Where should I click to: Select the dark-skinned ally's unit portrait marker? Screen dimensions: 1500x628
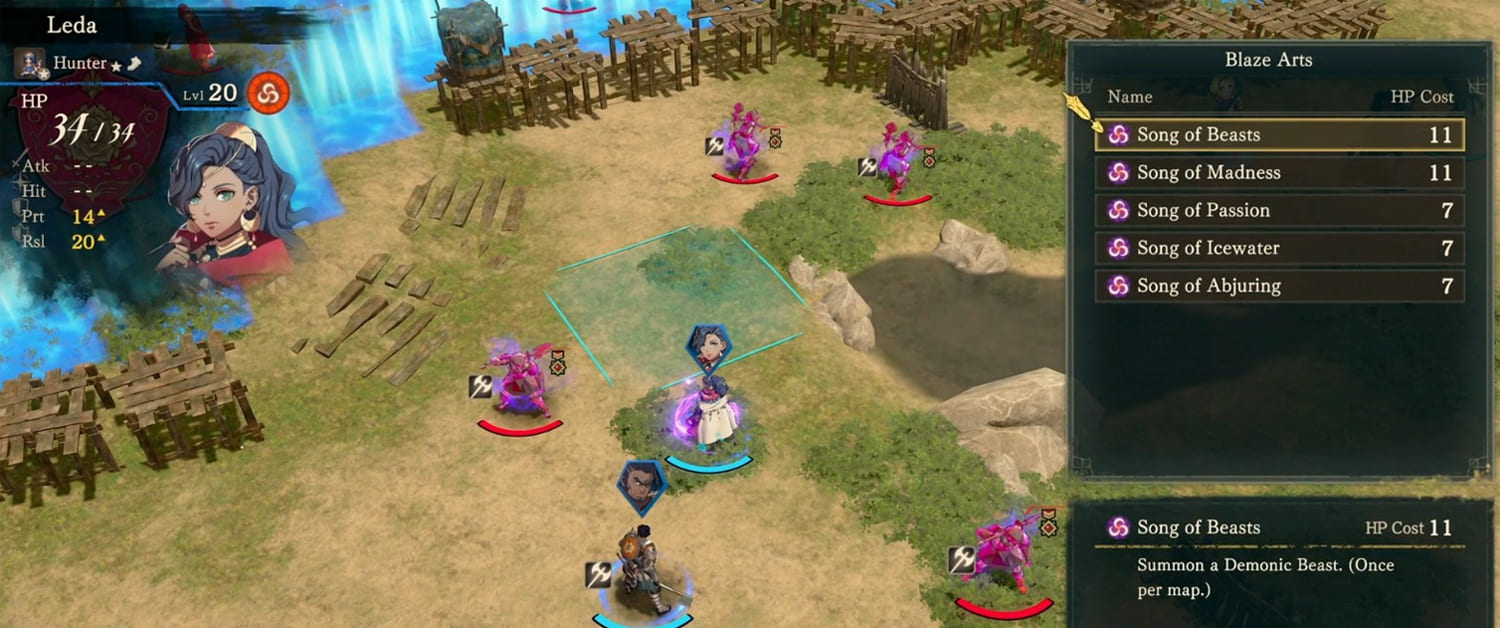[641, 486]
